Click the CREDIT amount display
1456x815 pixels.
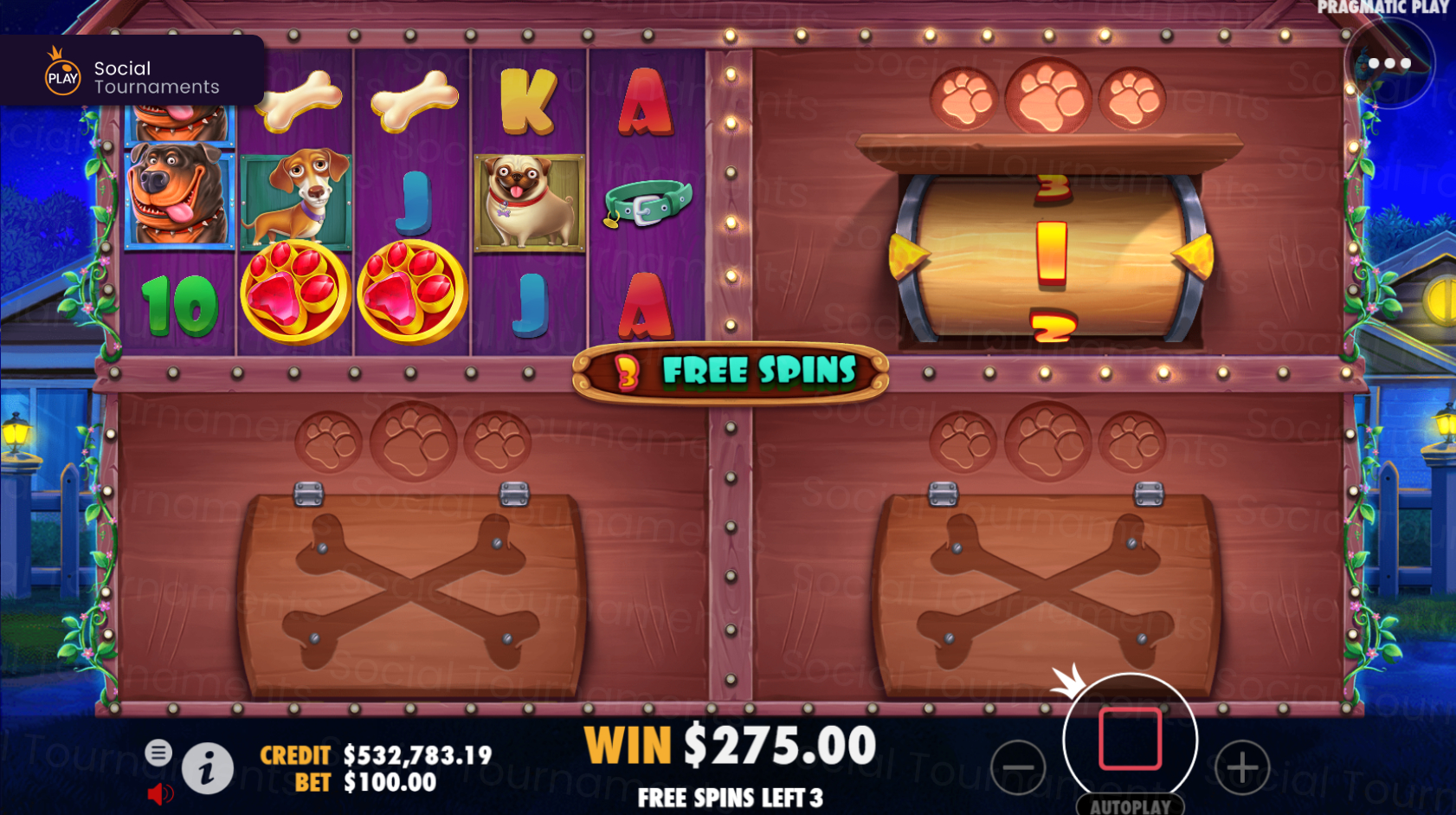(416, 754)
